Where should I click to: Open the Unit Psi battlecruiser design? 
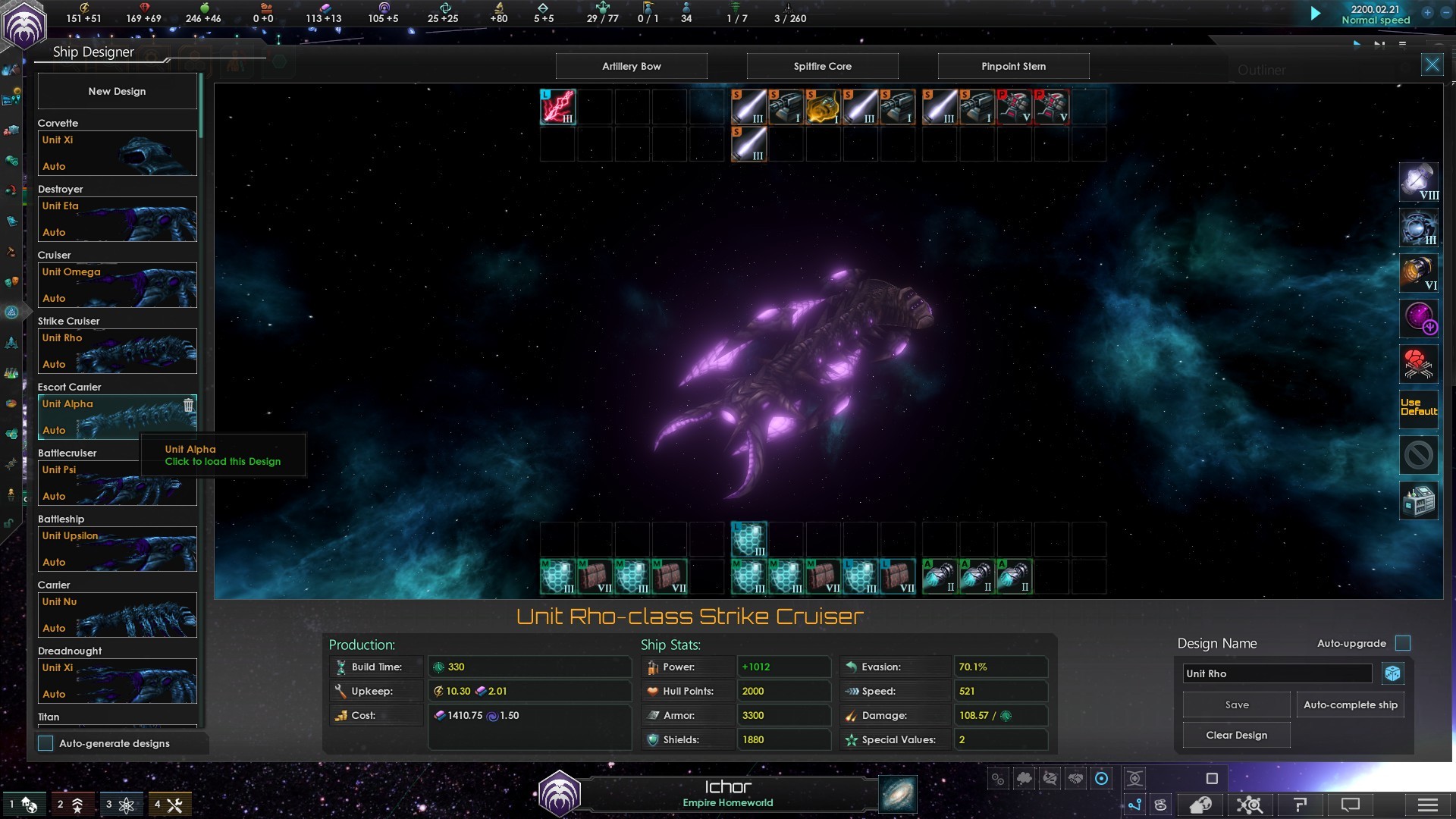point(117,483)
